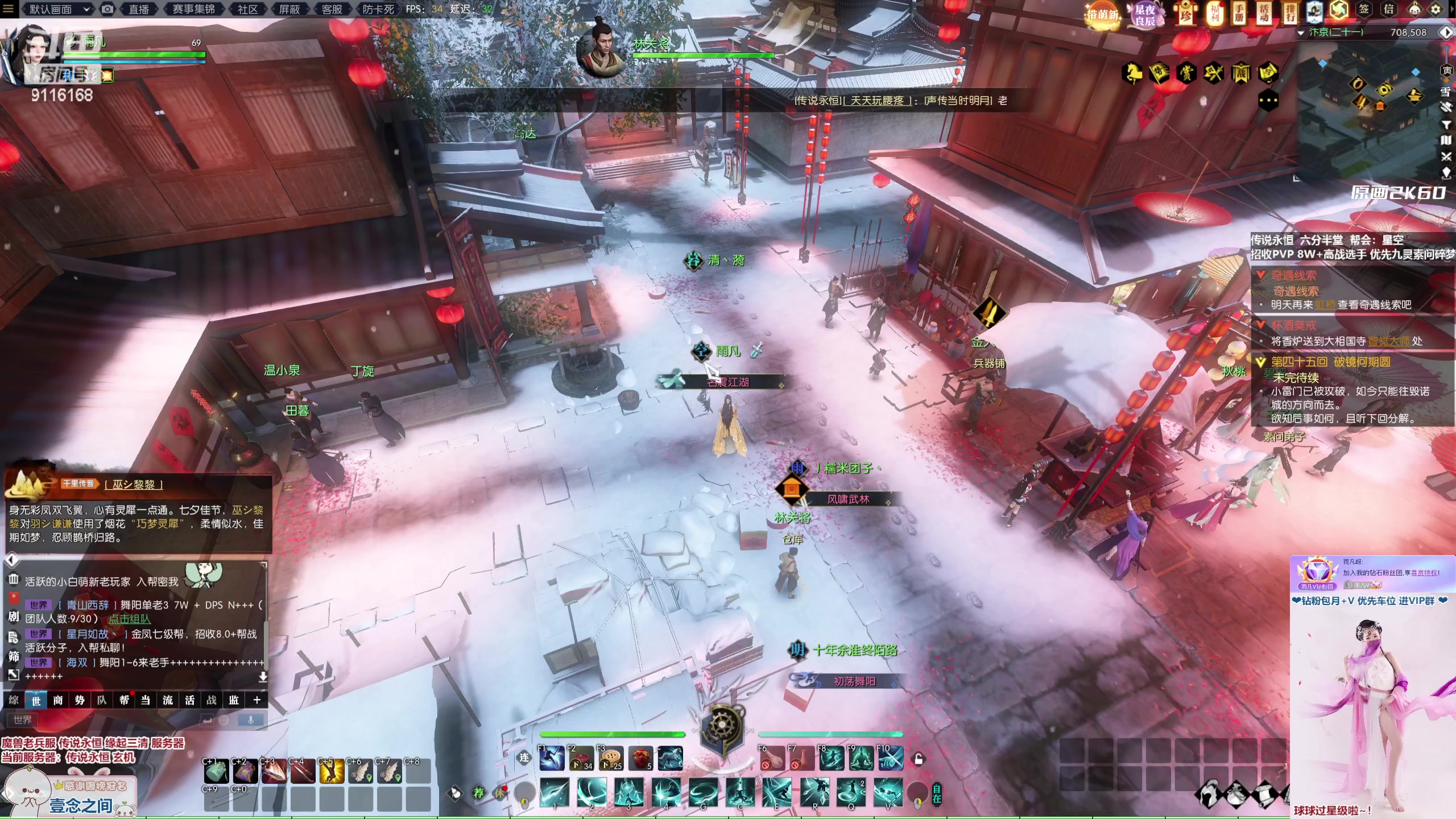This screenshot has width=1456, height=819.
Task: Click the 点击组队 join team link
Action: point(130,619)
